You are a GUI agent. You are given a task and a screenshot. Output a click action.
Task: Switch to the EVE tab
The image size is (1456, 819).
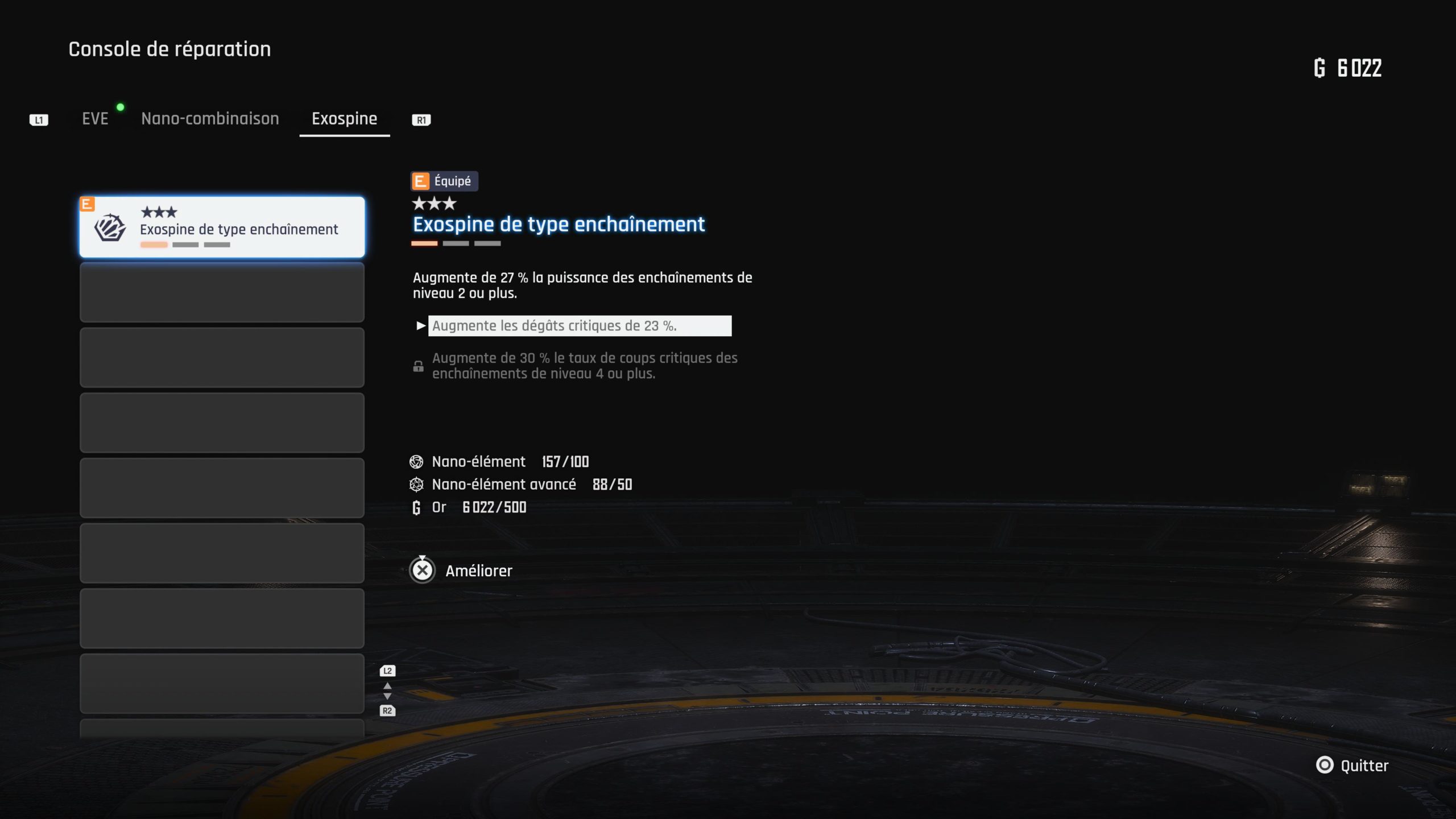(95, 119)
